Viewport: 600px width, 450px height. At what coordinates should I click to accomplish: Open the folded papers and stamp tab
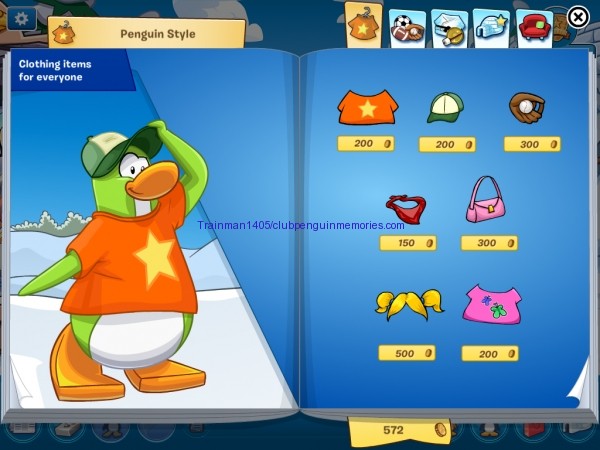448,26
